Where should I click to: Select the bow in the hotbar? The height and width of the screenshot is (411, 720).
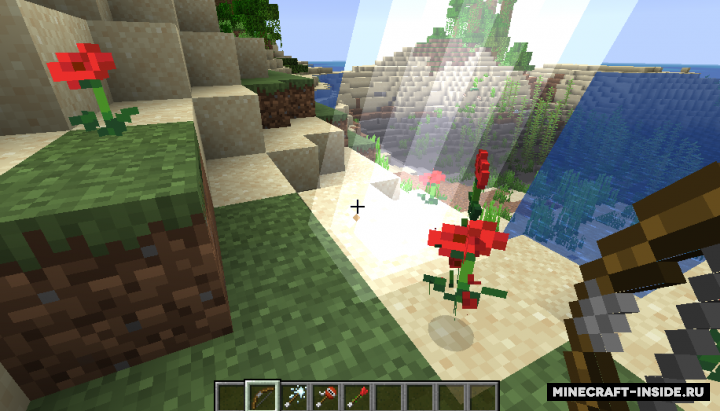[x=262, y=396]
